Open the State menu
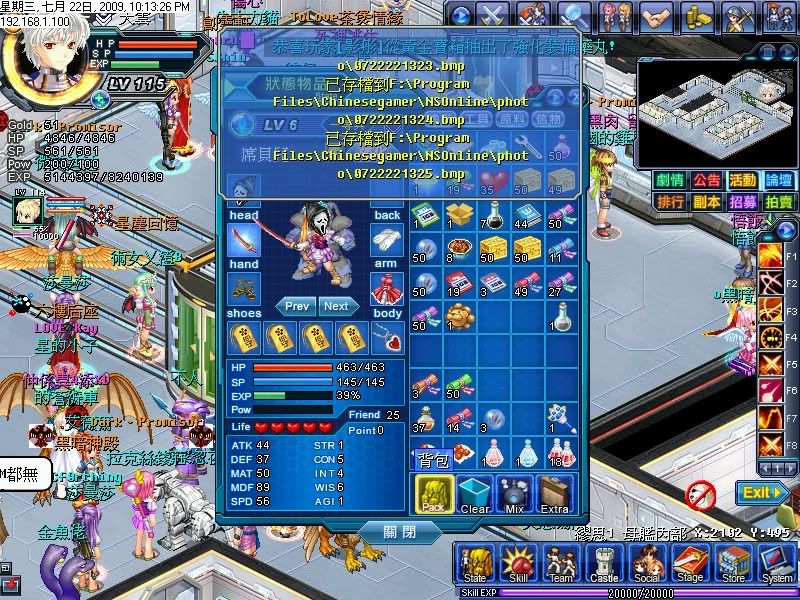The image size is (800, 600). pos(475,565)
